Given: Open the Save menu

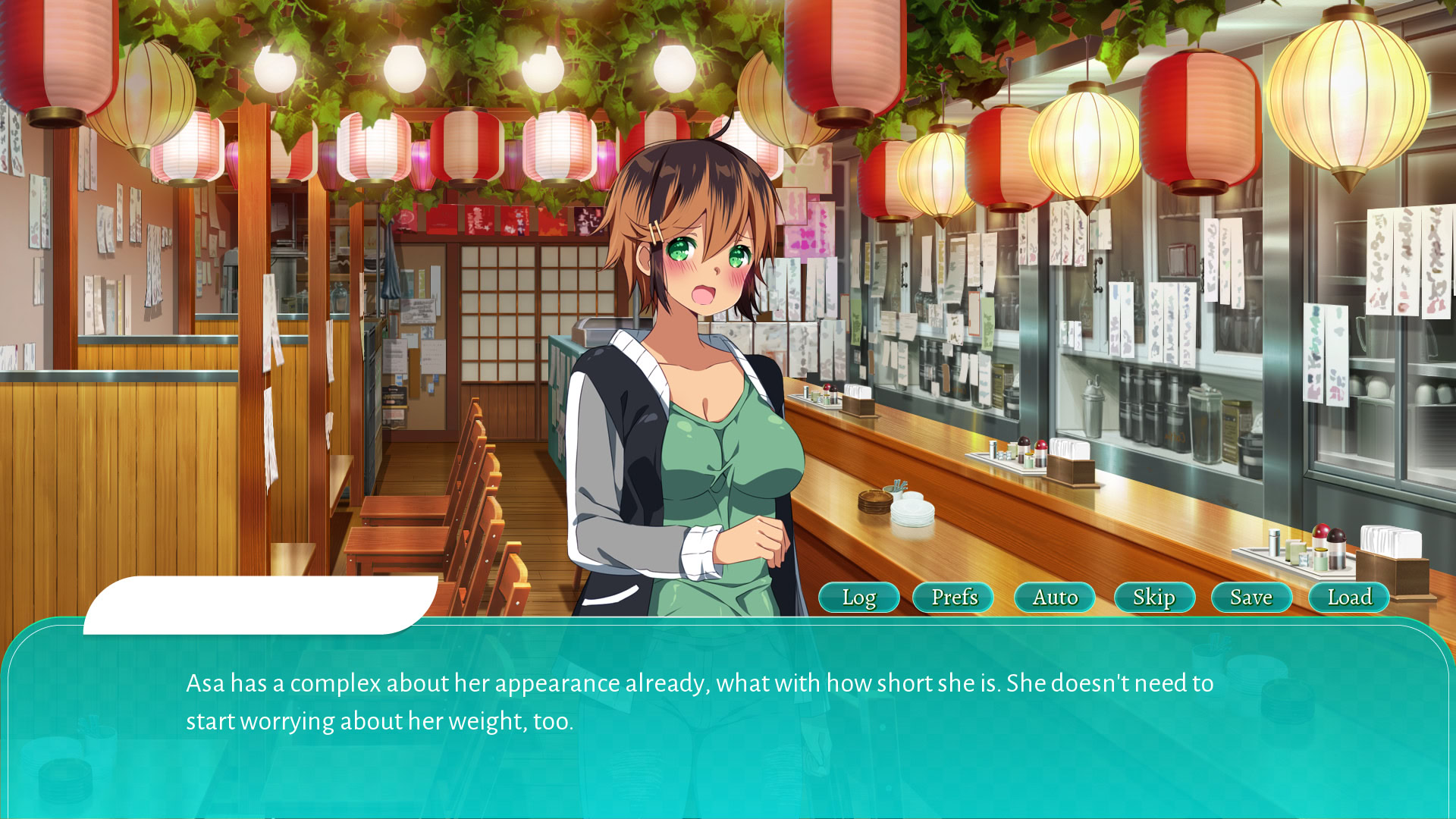Looking at the screenshot, I should (x=1251, y=598).
